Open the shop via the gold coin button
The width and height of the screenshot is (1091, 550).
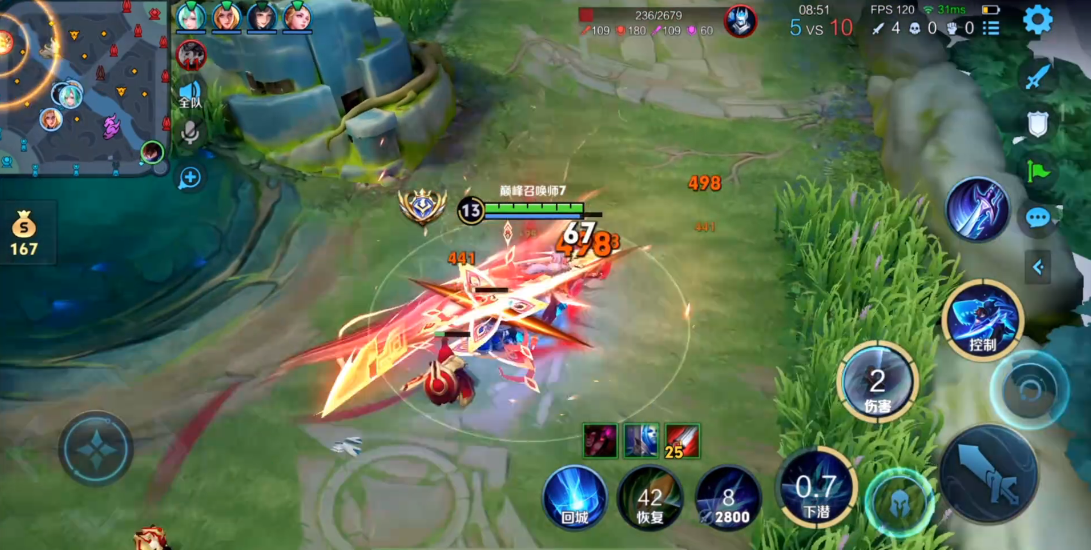(x=24, y=233)
